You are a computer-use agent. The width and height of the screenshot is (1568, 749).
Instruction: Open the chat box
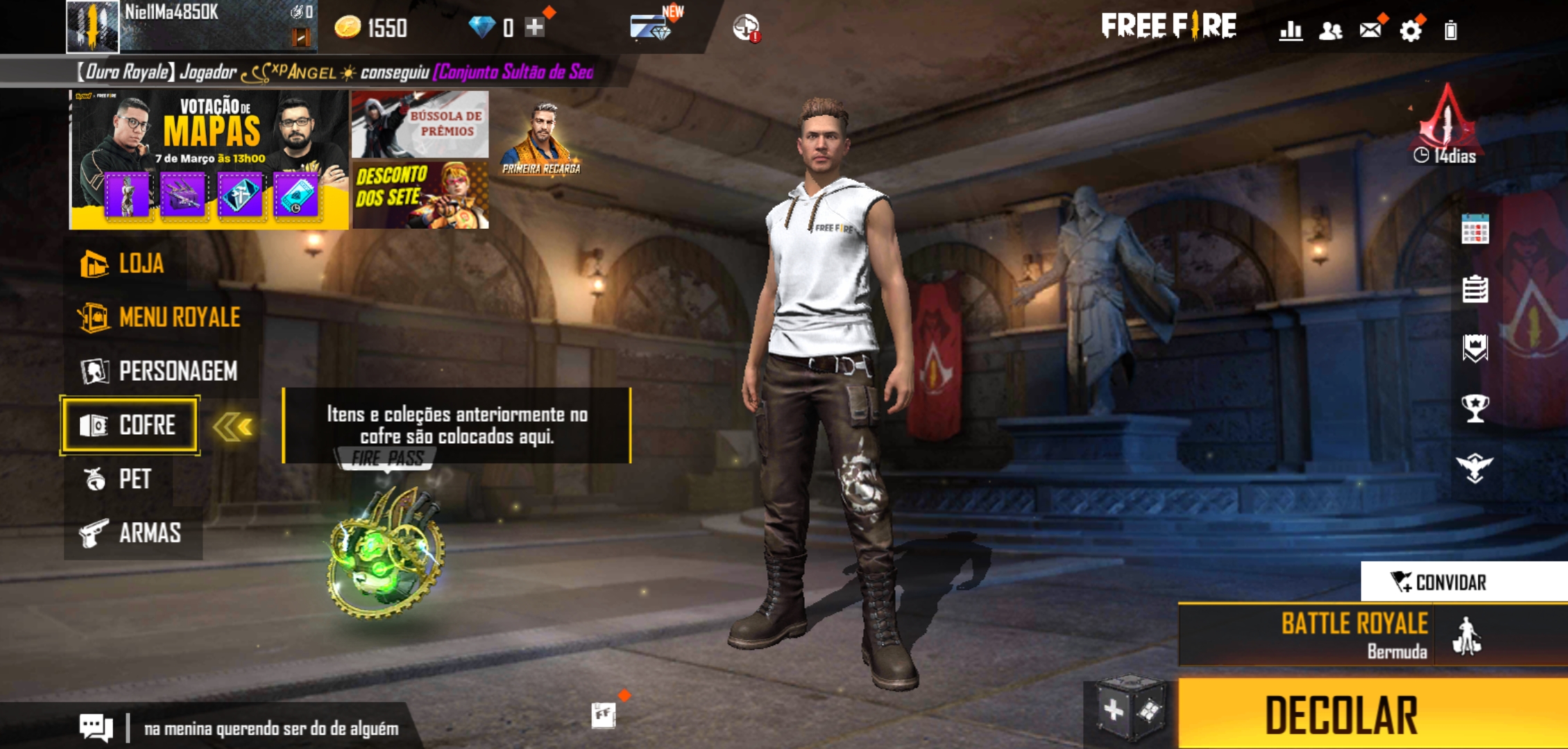96,728
